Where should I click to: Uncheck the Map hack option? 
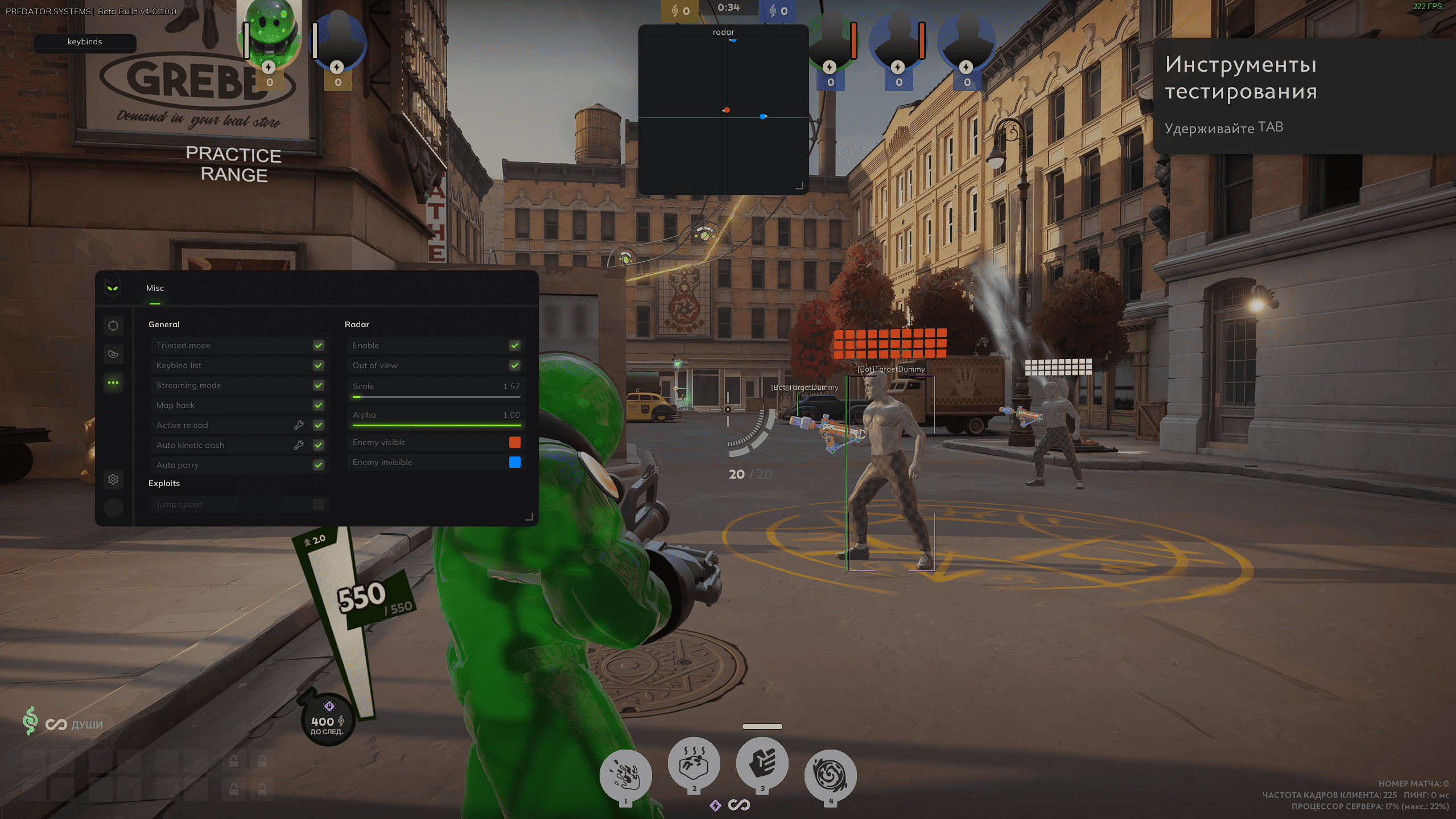click(x=319, y=405)
